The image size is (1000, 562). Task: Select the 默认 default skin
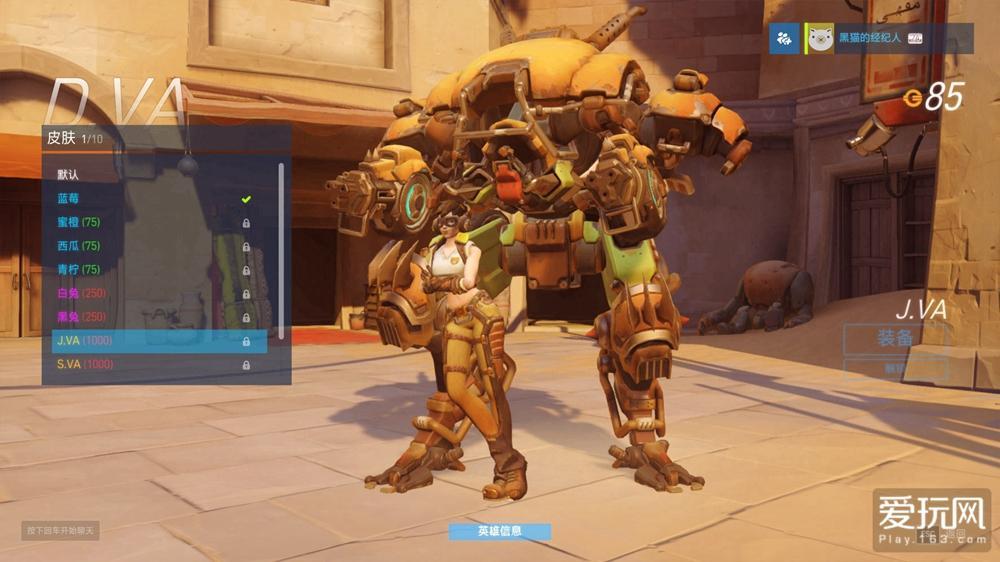(x=150, y=174)
